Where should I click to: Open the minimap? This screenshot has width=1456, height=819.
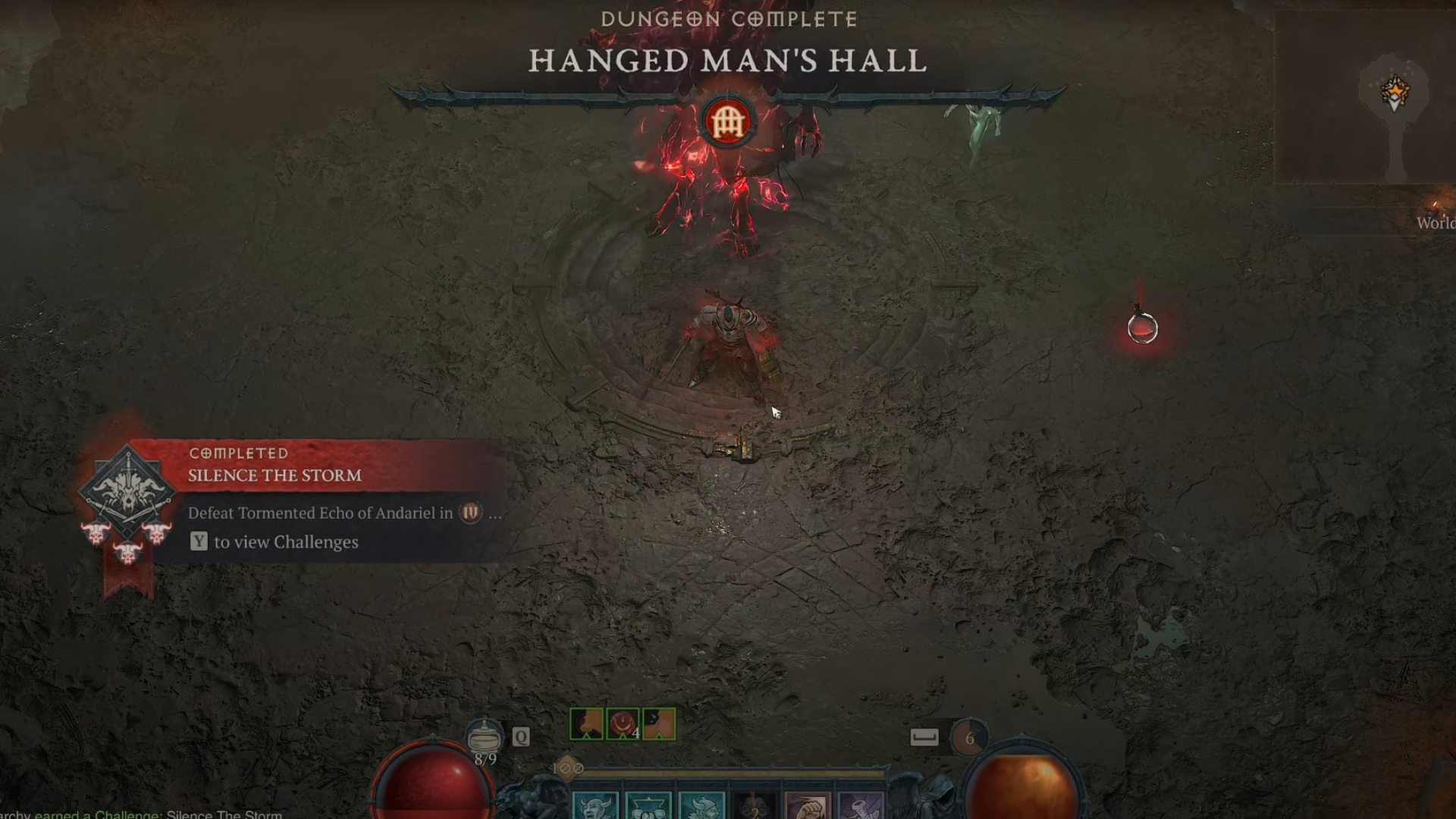point(1365,99)
